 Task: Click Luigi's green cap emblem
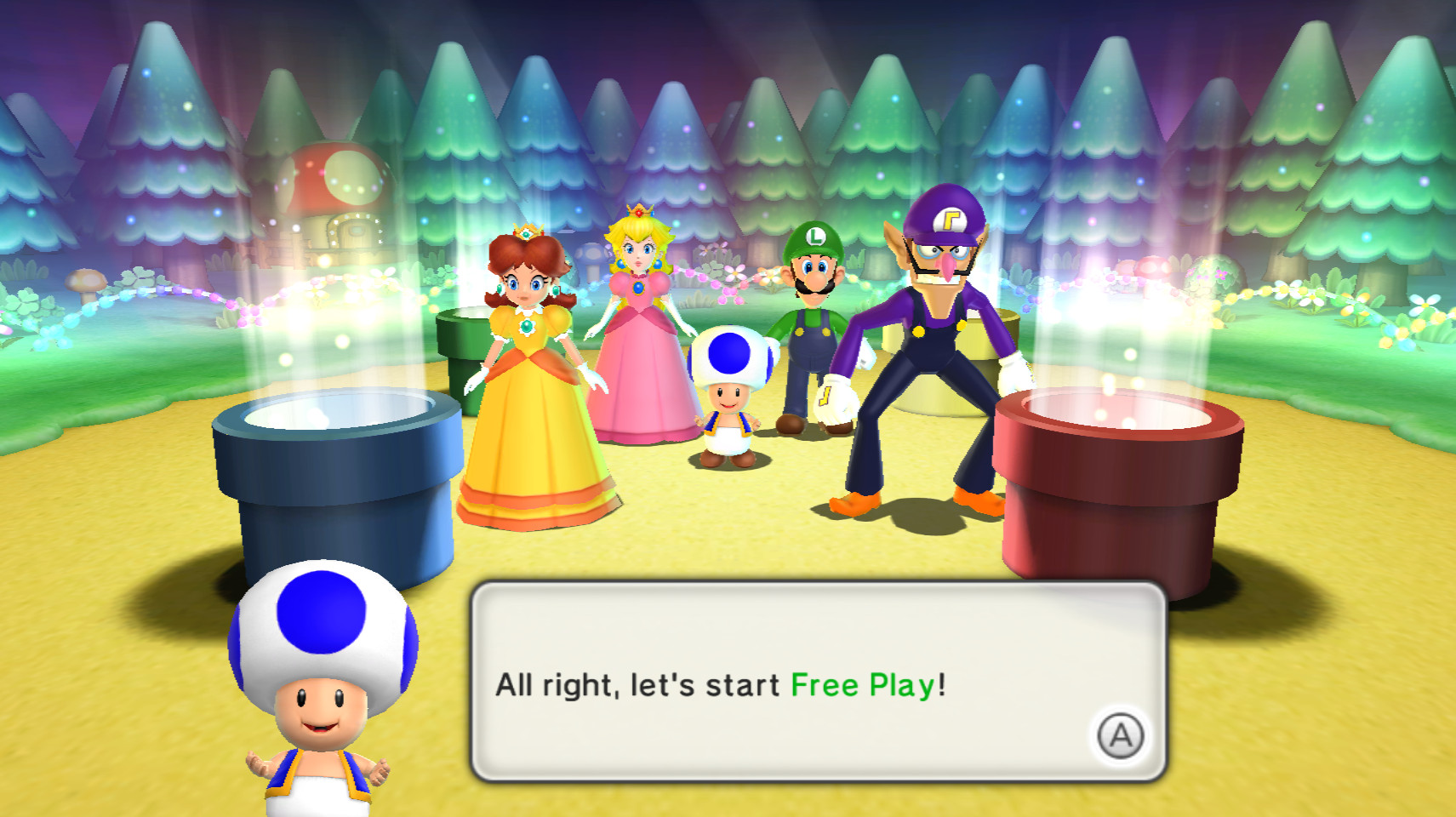[x=815, y=237]
